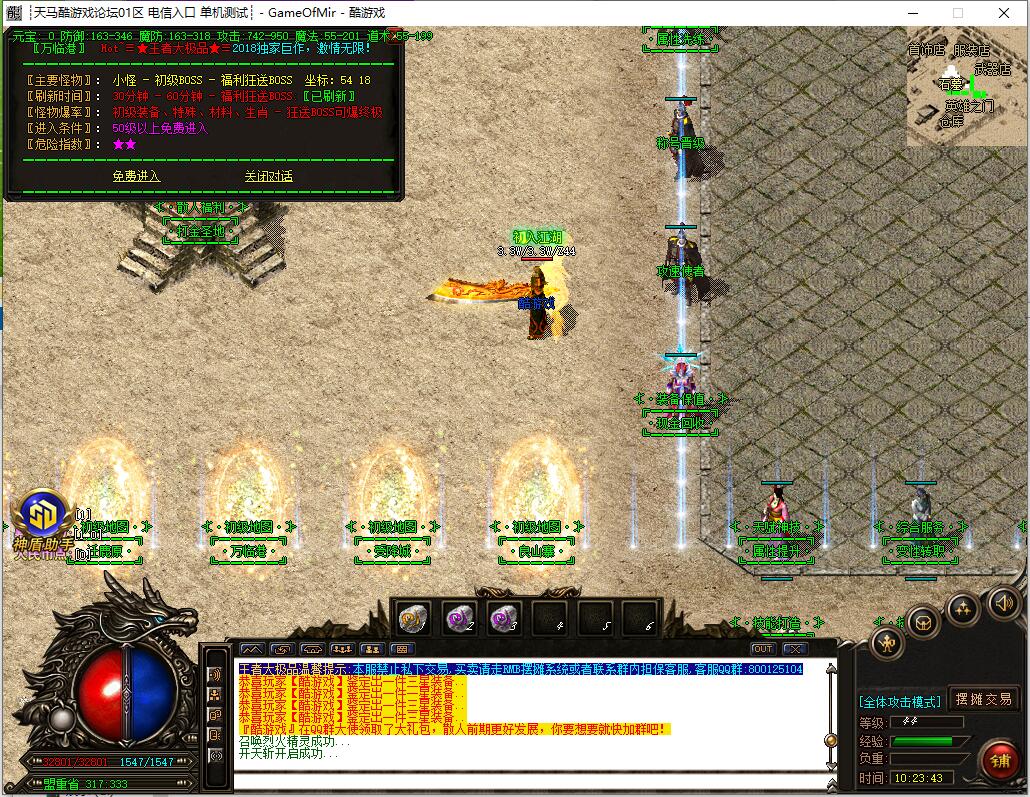Viewport: 1030px width, 797px height.
Task: Click the mountain-peaks icon above the chat
Action: point(253,649)
